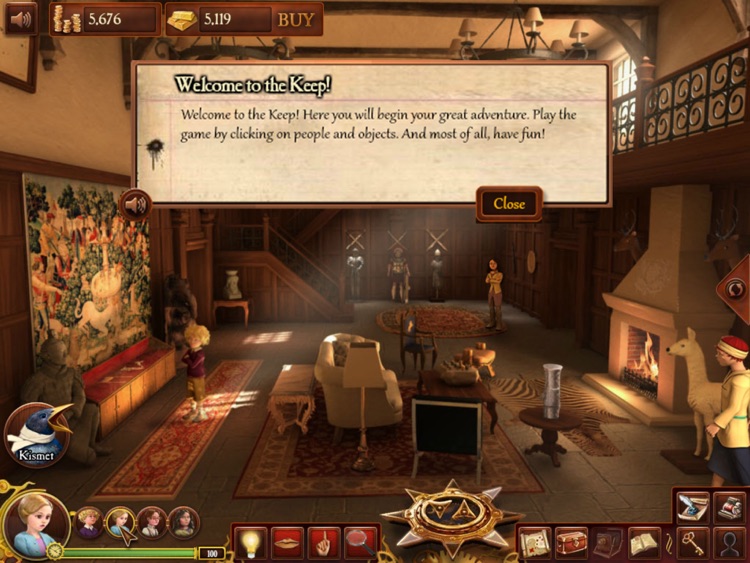Select the curly blonde boy portrait
The width and height of the screenshot is (750, 563).
(x=89, y=522)
